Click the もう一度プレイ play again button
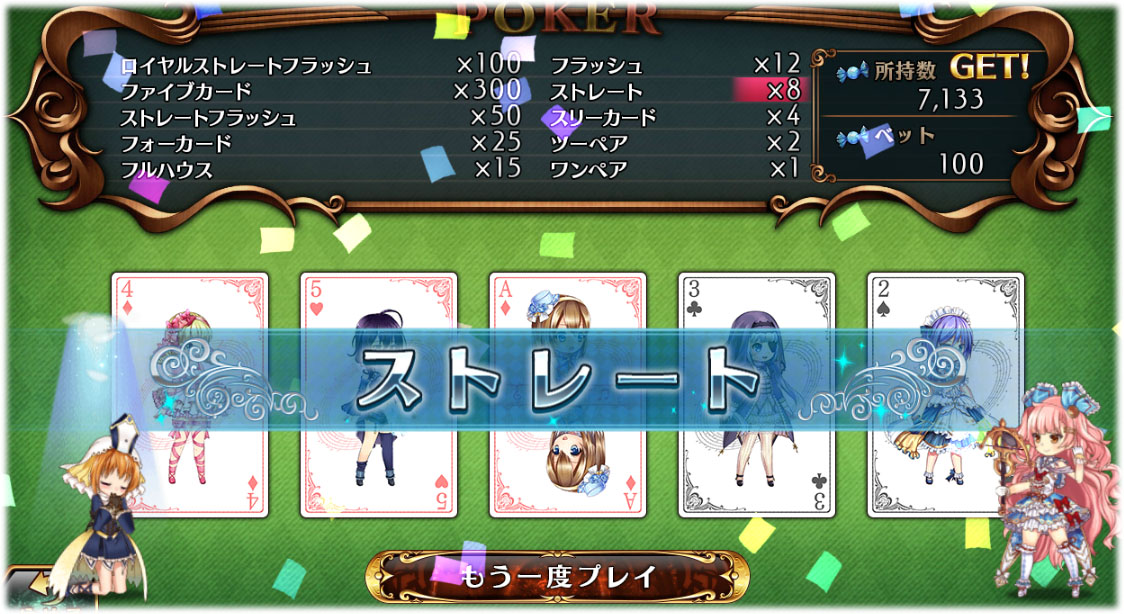This screenshot has height=614, width=1124. (x=558, y=576)
